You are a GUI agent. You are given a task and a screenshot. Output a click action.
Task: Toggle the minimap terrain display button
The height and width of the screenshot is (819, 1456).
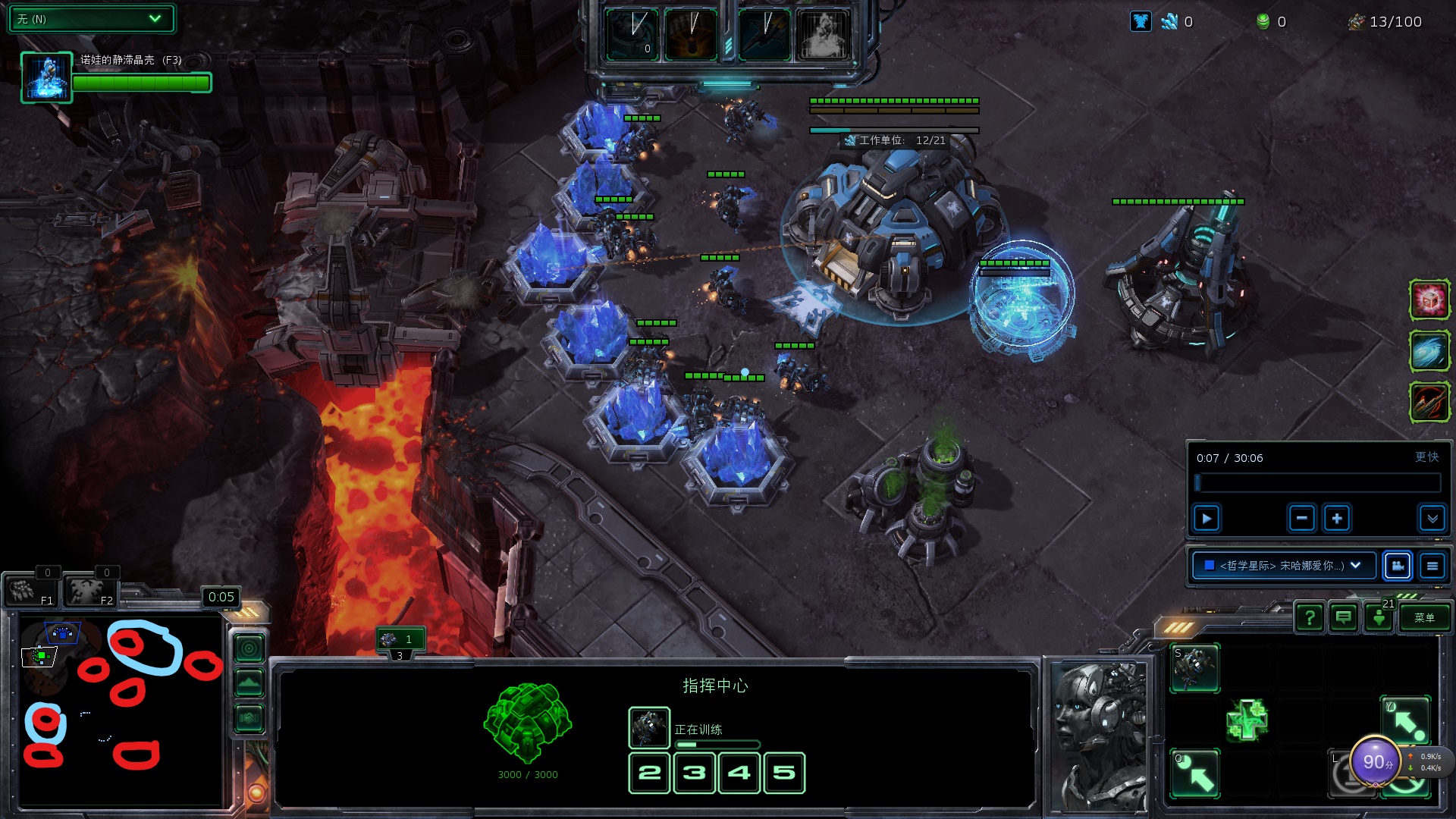click(x=249, y=683)
